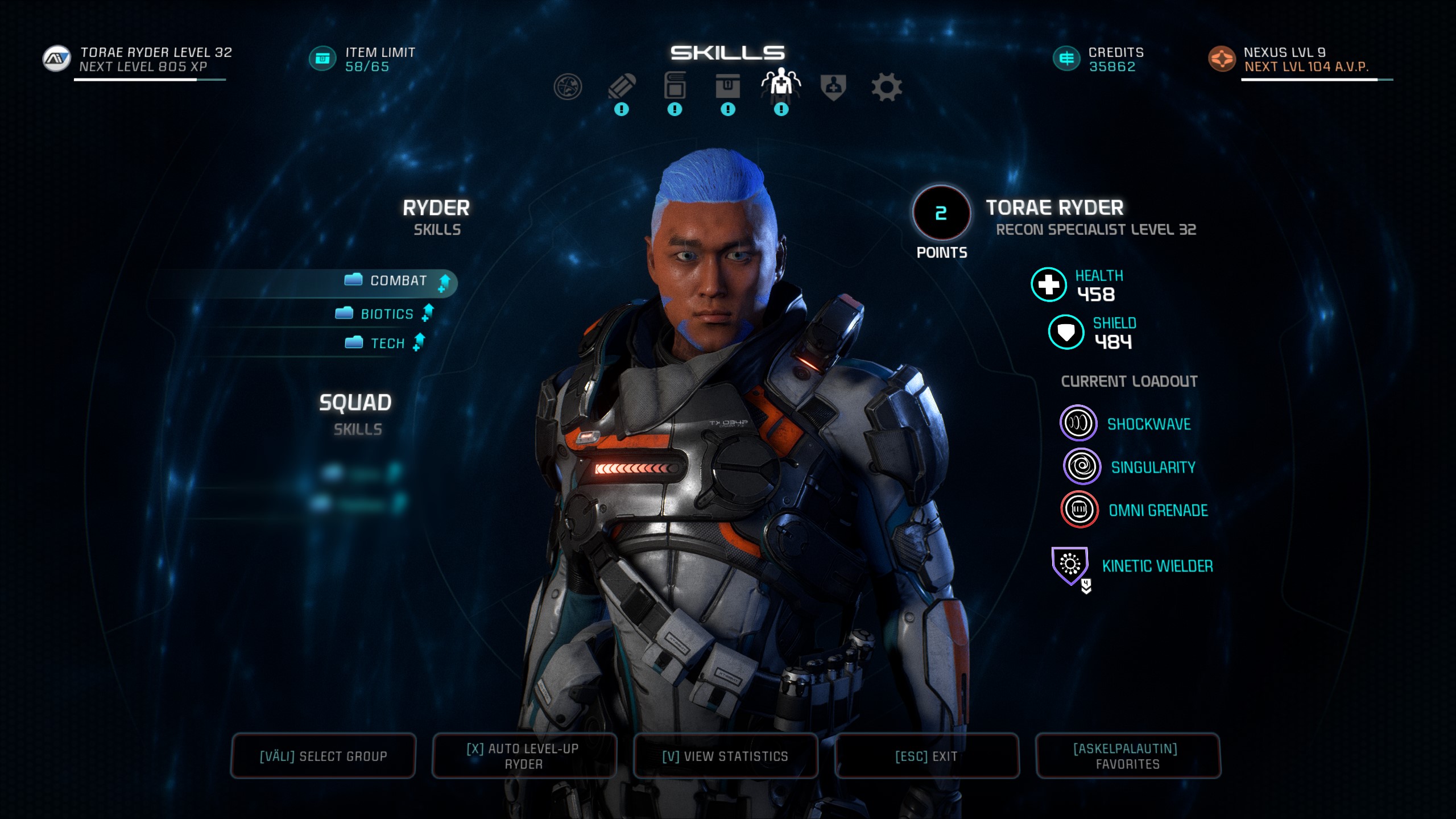Open the gear settings tab

[x=887, y=87]
